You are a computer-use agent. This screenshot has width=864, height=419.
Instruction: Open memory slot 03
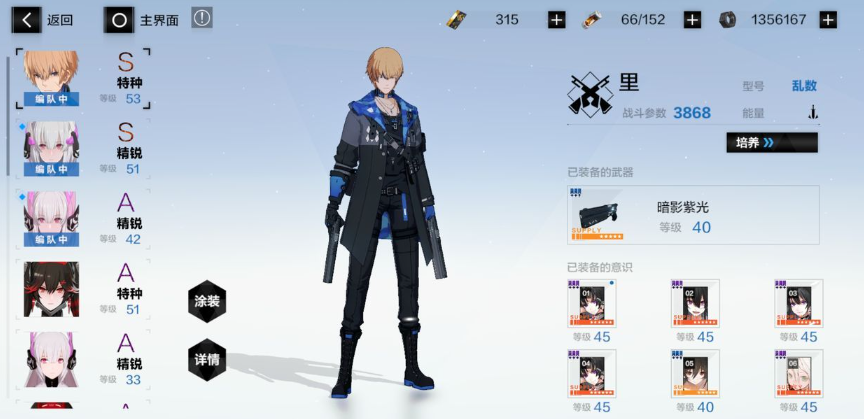(x=798, y=305)
